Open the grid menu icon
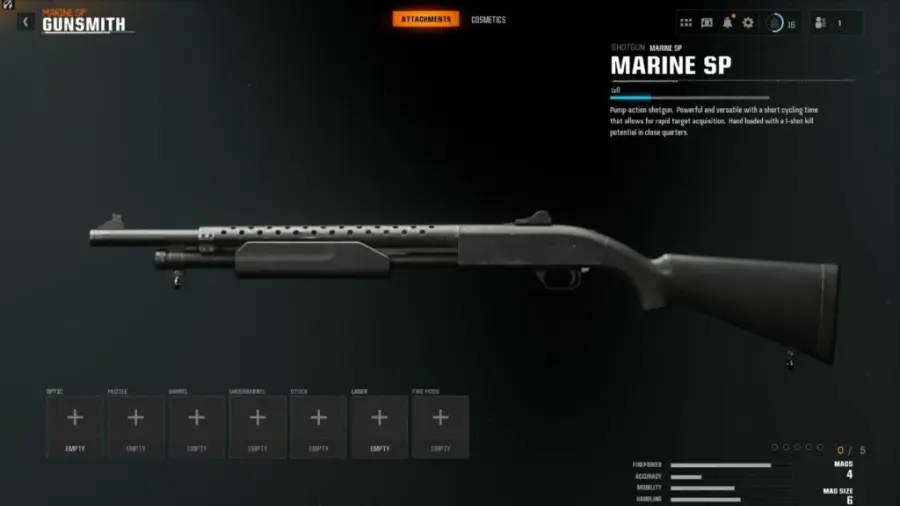The width and height of the screenshot is (900, 506). pos(686,23)
